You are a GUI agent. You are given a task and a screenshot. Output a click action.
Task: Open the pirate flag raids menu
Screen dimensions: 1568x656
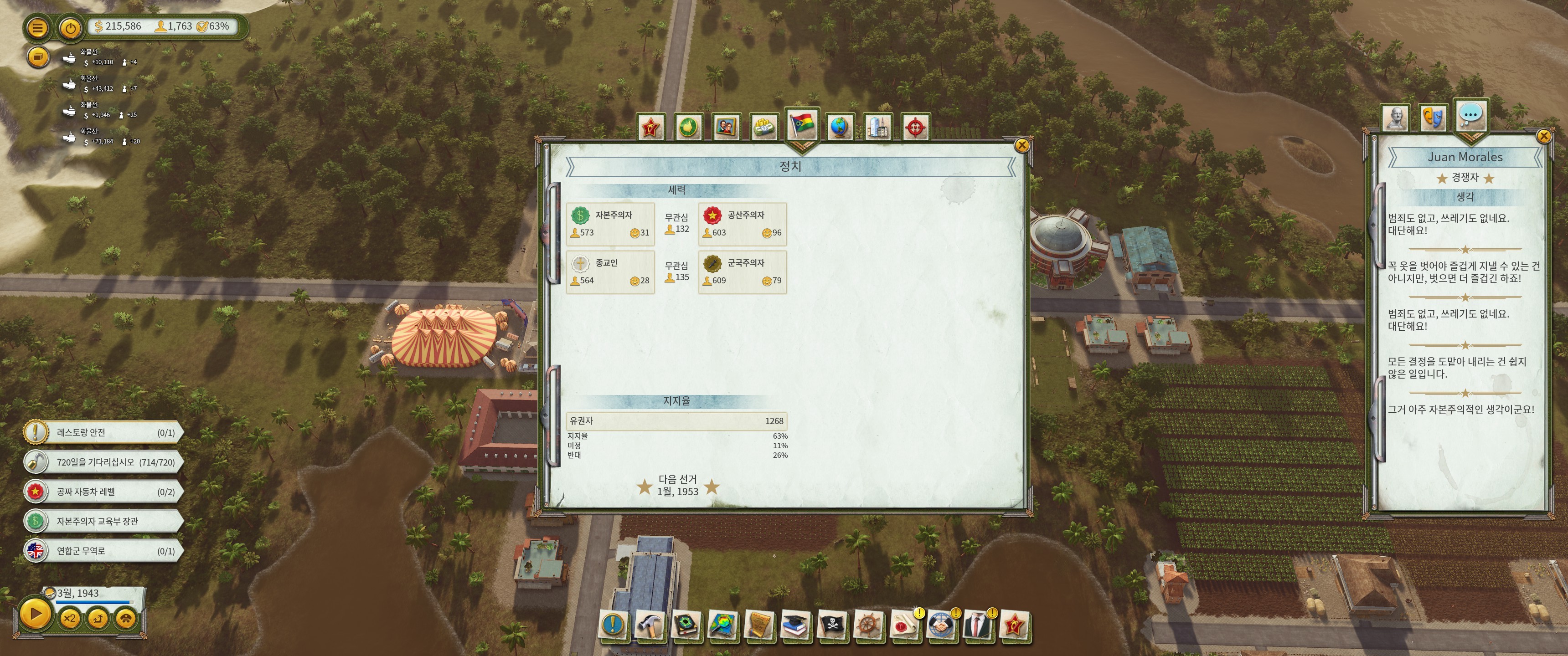pyautogui.click(x=831, y=625)
